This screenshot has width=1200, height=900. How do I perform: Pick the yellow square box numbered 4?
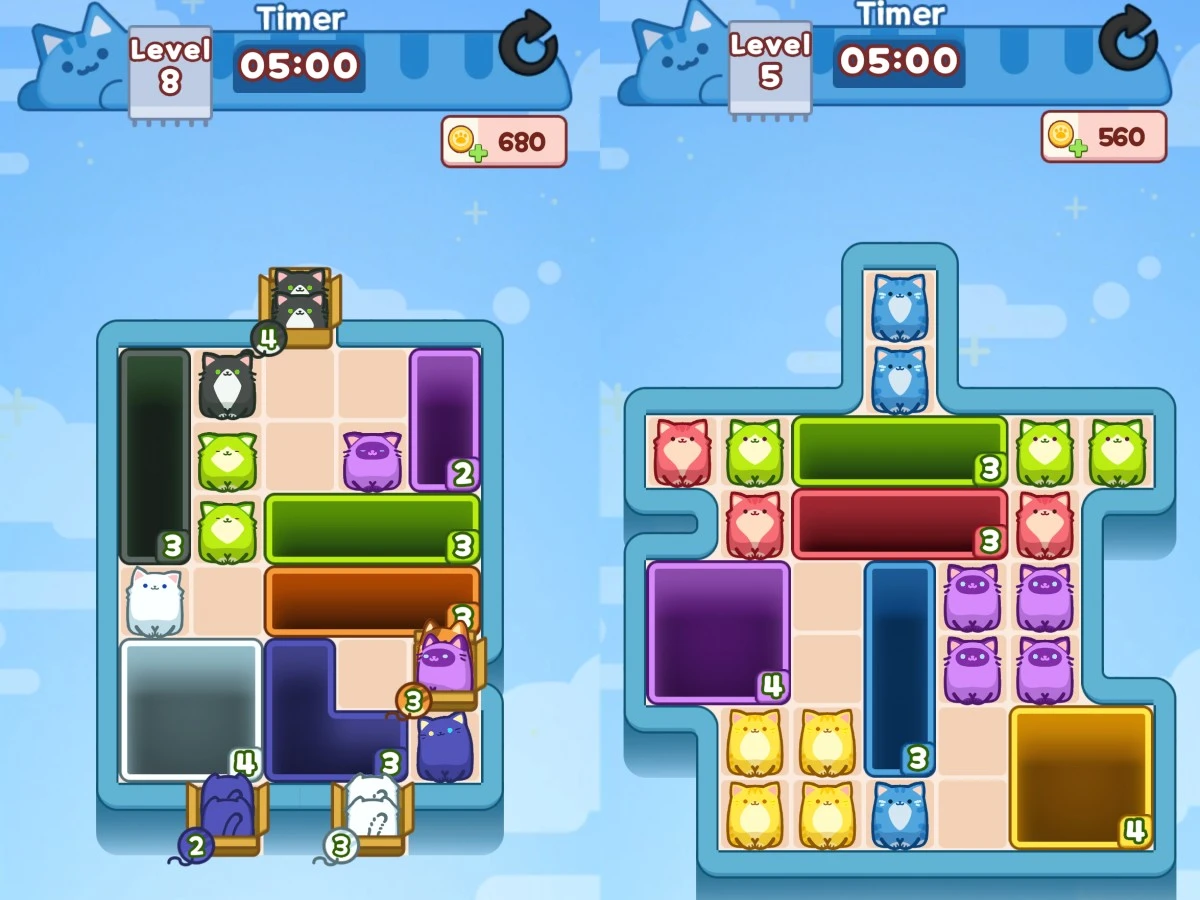[x=1081, y=777]
